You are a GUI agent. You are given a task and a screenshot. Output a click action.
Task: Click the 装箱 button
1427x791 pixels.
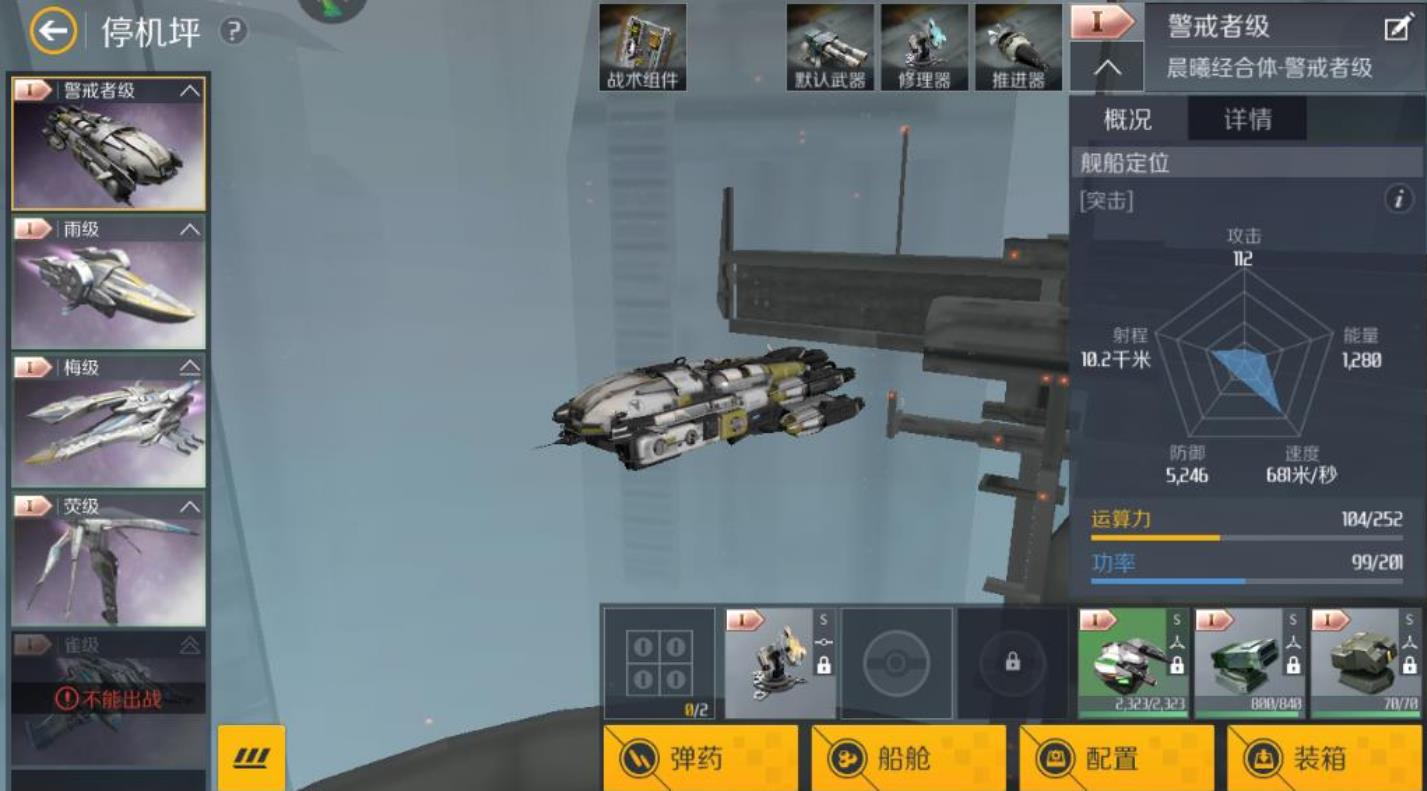tap(1324, 758)
